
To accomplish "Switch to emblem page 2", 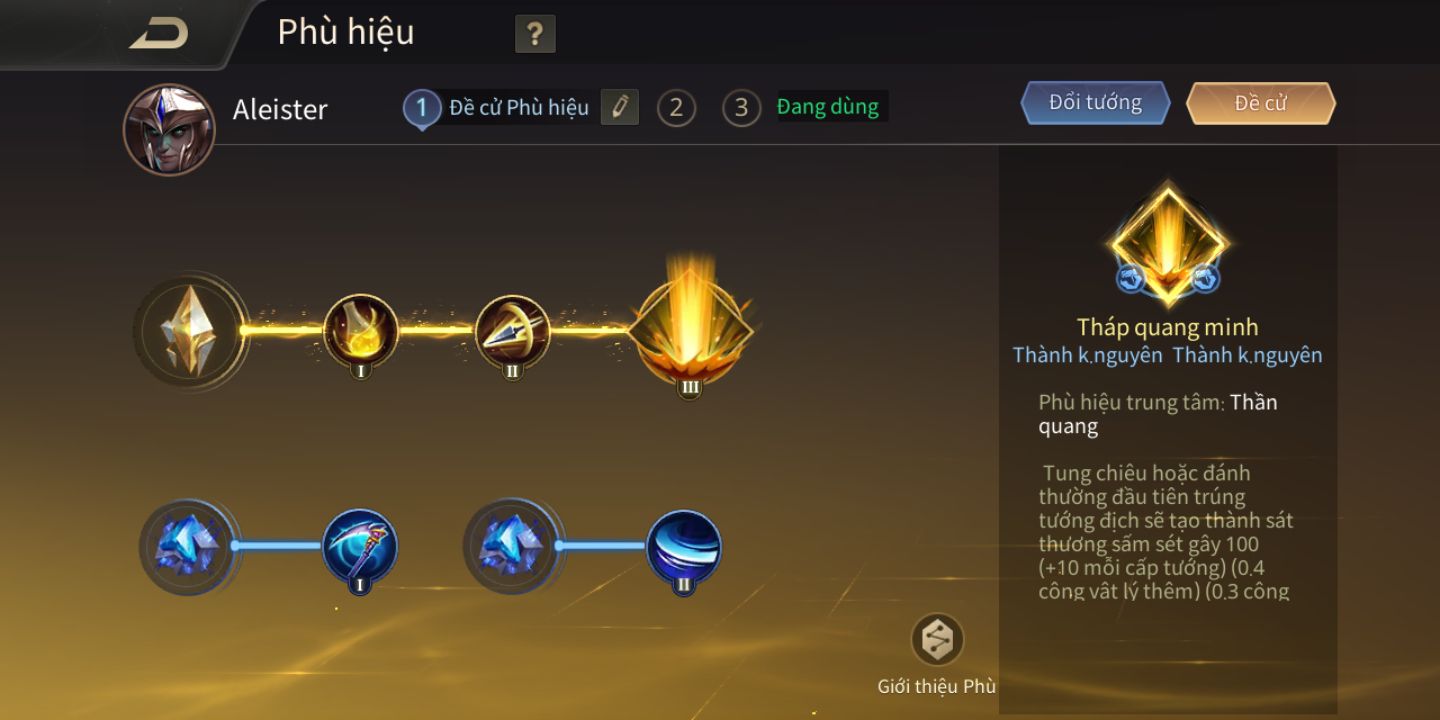I will pos(676,108).
